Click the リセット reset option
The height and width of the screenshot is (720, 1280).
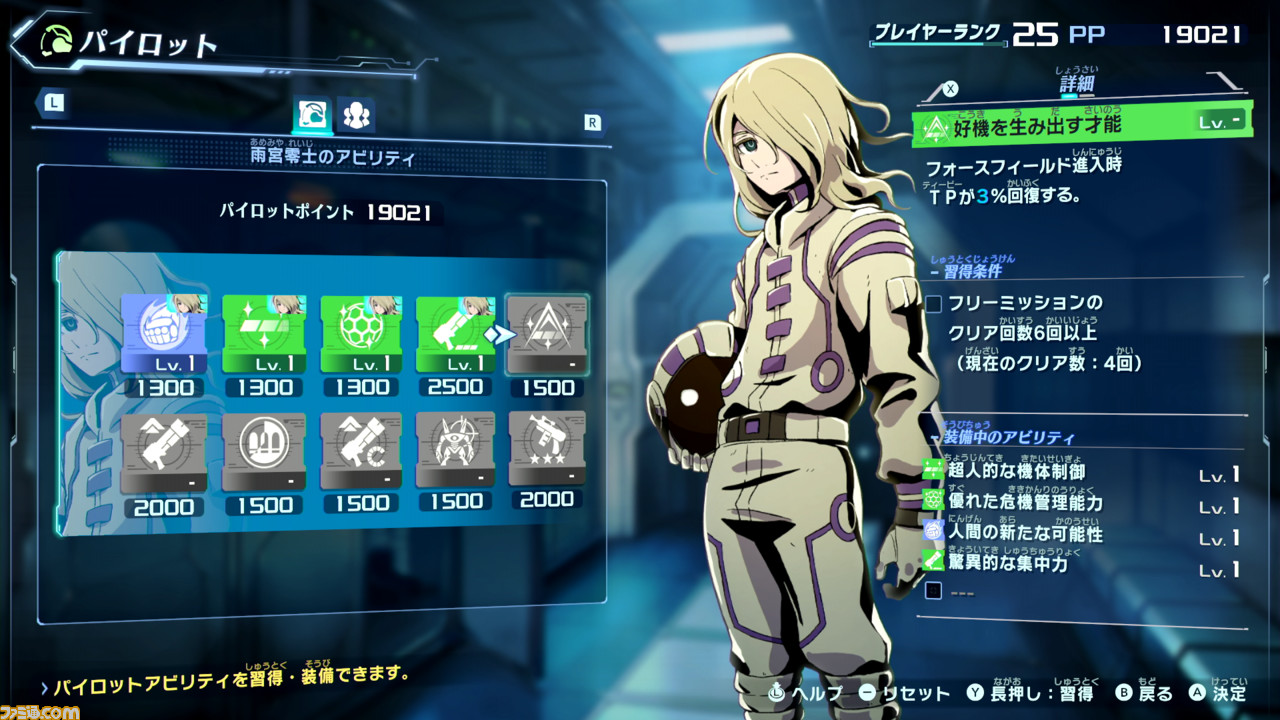[x=905, y=692]
